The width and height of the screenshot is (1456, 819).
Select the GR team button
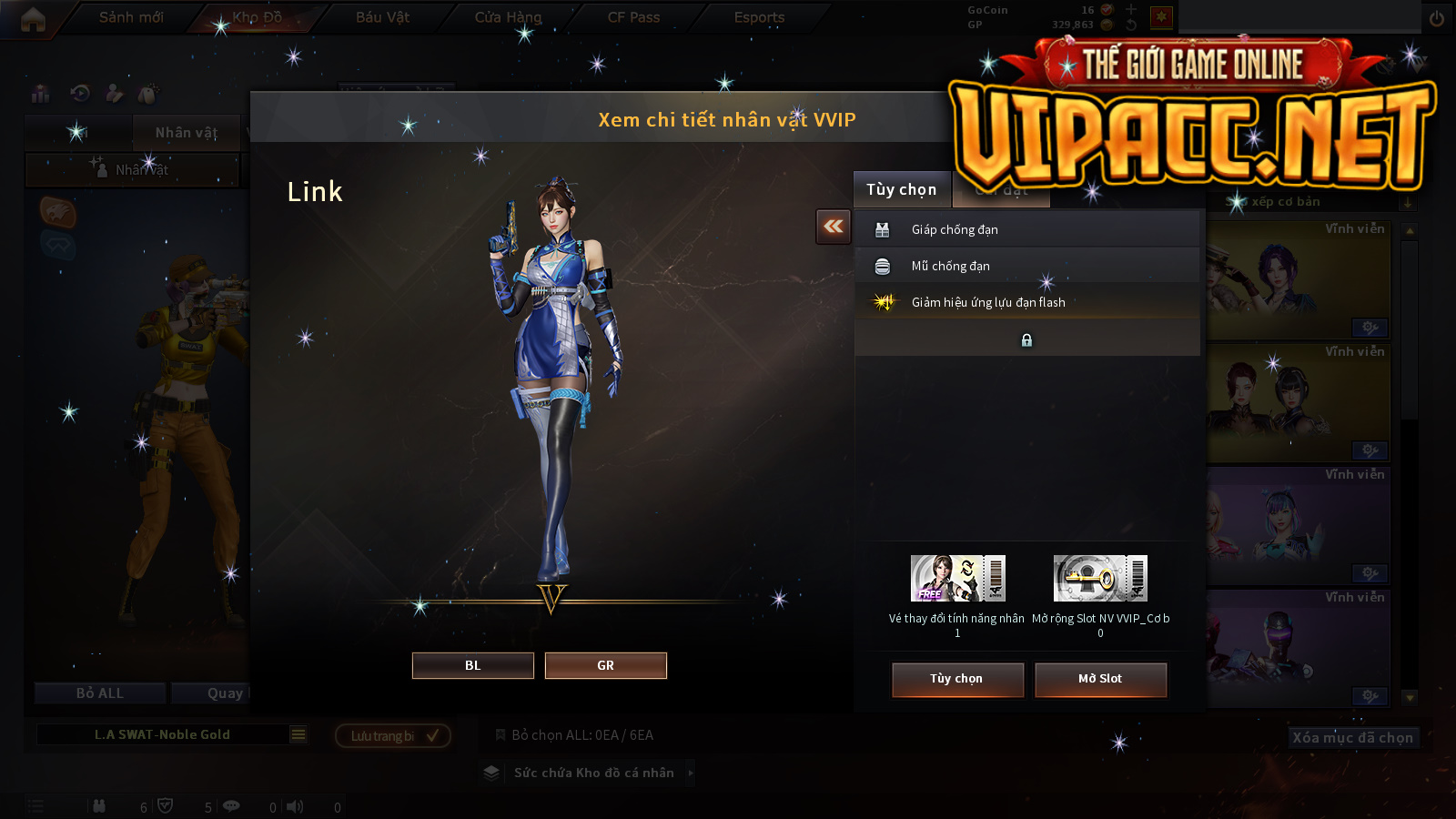pyautogui.click(x=605, y=665)
